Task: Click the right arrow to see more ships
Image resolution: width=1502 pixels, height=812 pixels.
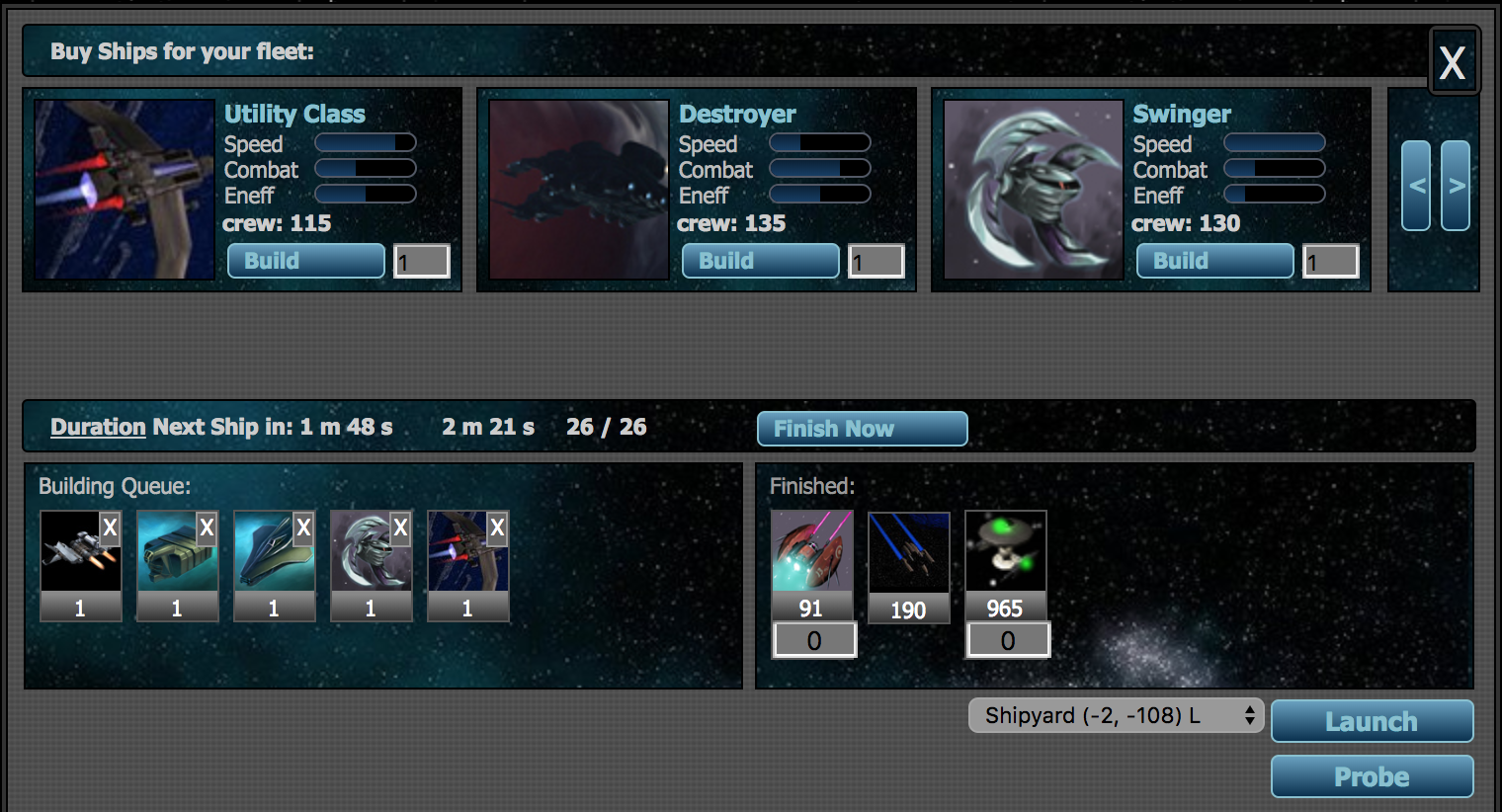Action: tap(1455, 186)
